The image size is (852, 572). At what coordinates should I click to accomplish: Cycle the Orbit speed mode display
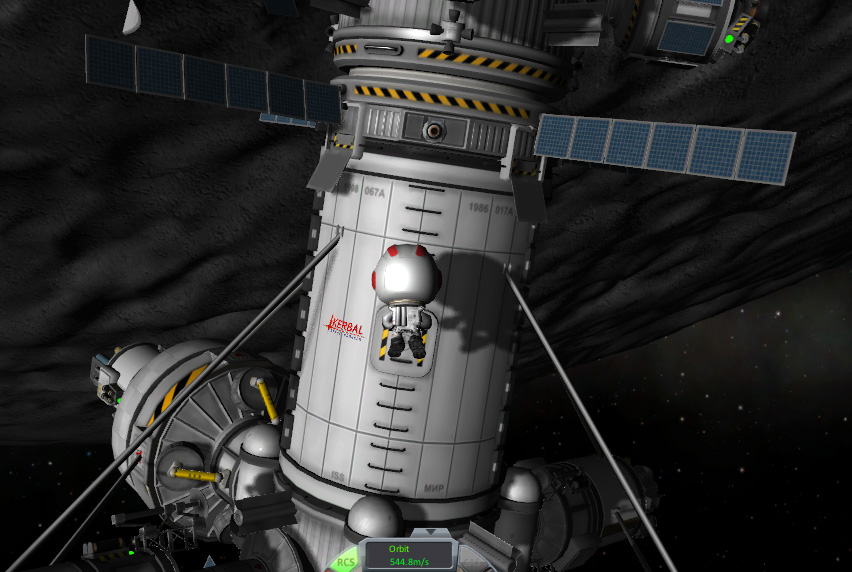(408, 555)
